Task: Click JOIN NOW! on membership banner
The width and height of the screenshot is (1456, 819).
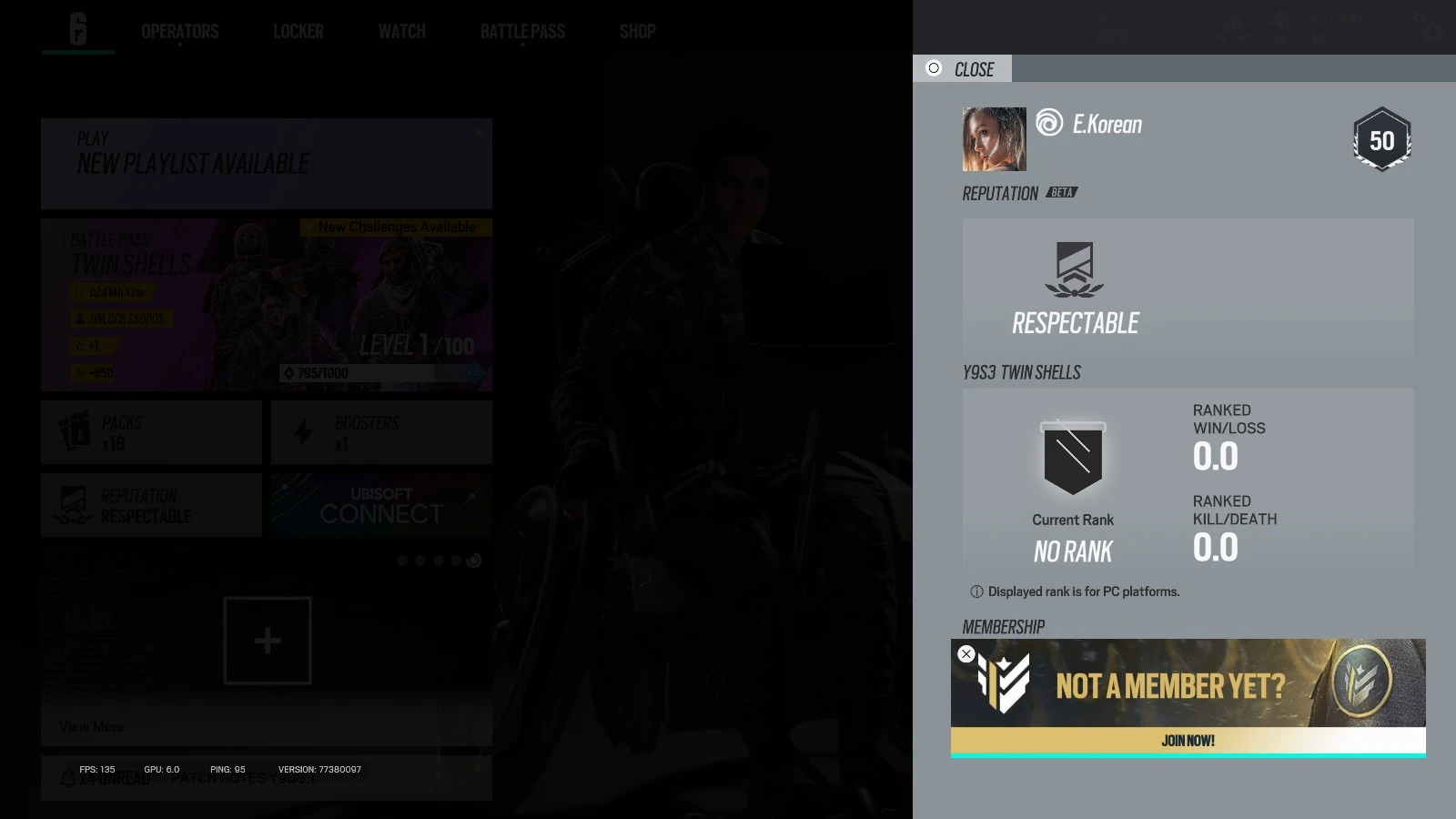Action: click(x=1187, y=740)
